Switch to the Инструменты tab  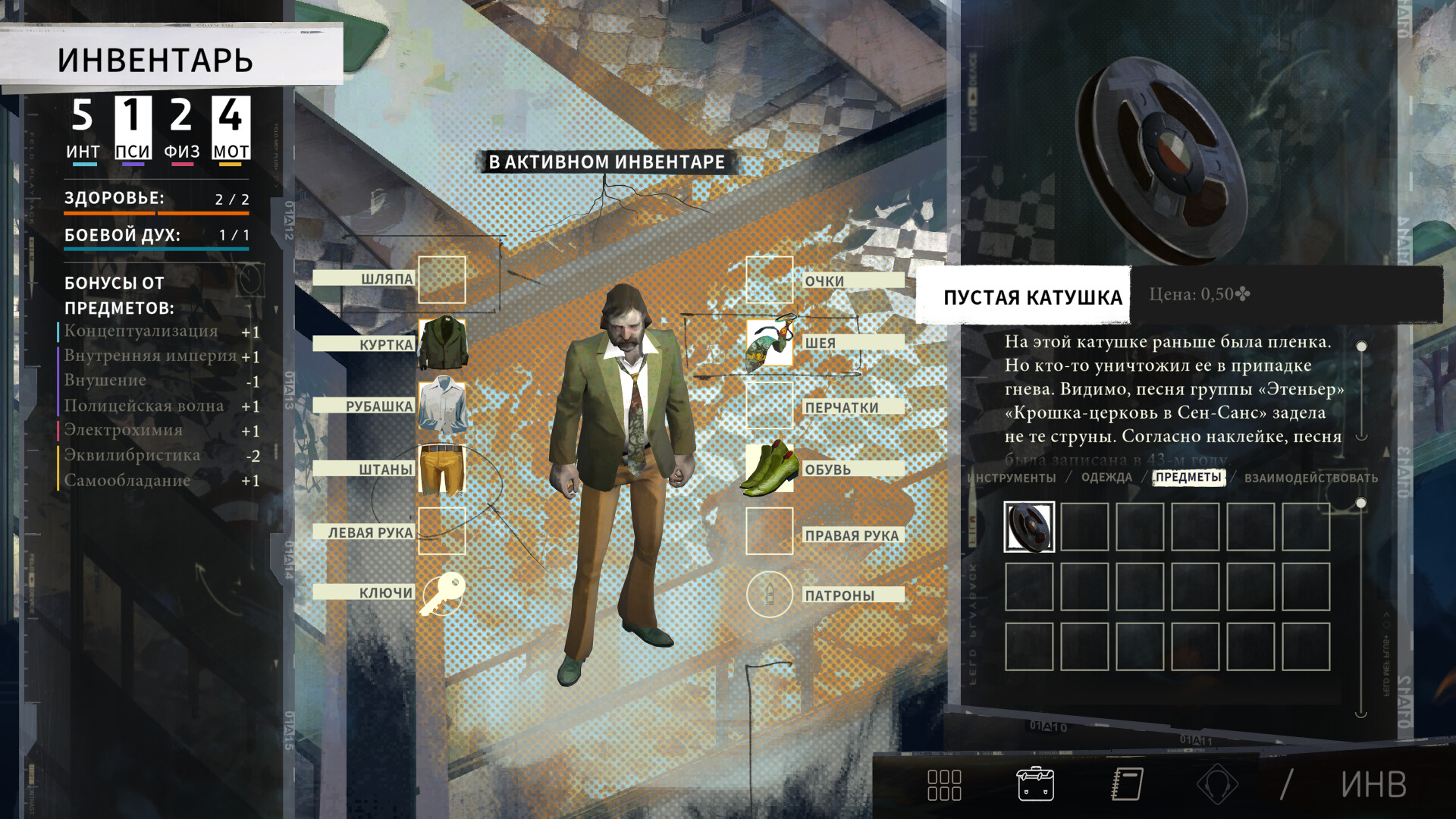[x=1012, y=478]
